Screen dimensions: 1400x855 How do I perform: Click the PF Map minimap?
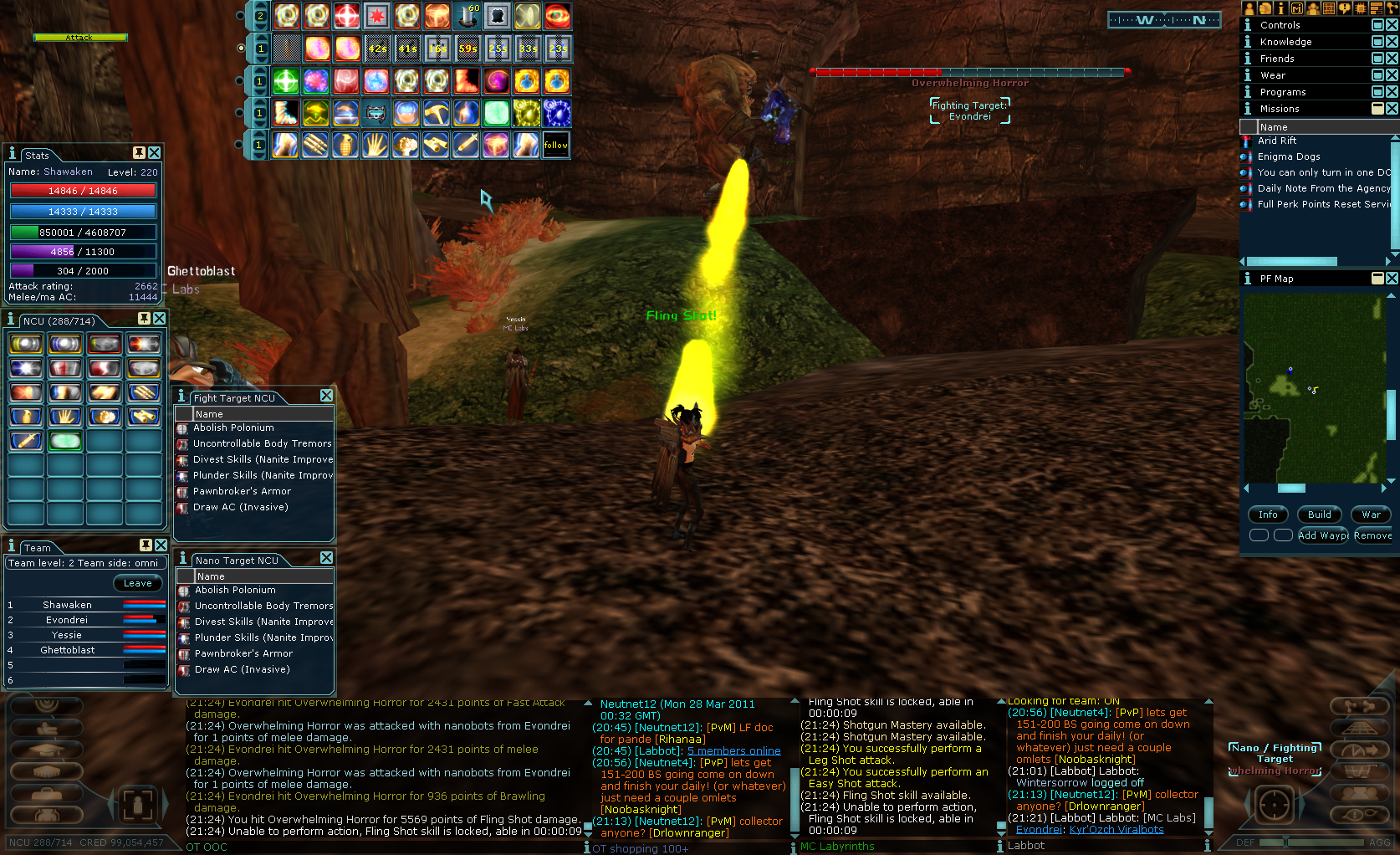[1313, 387]
